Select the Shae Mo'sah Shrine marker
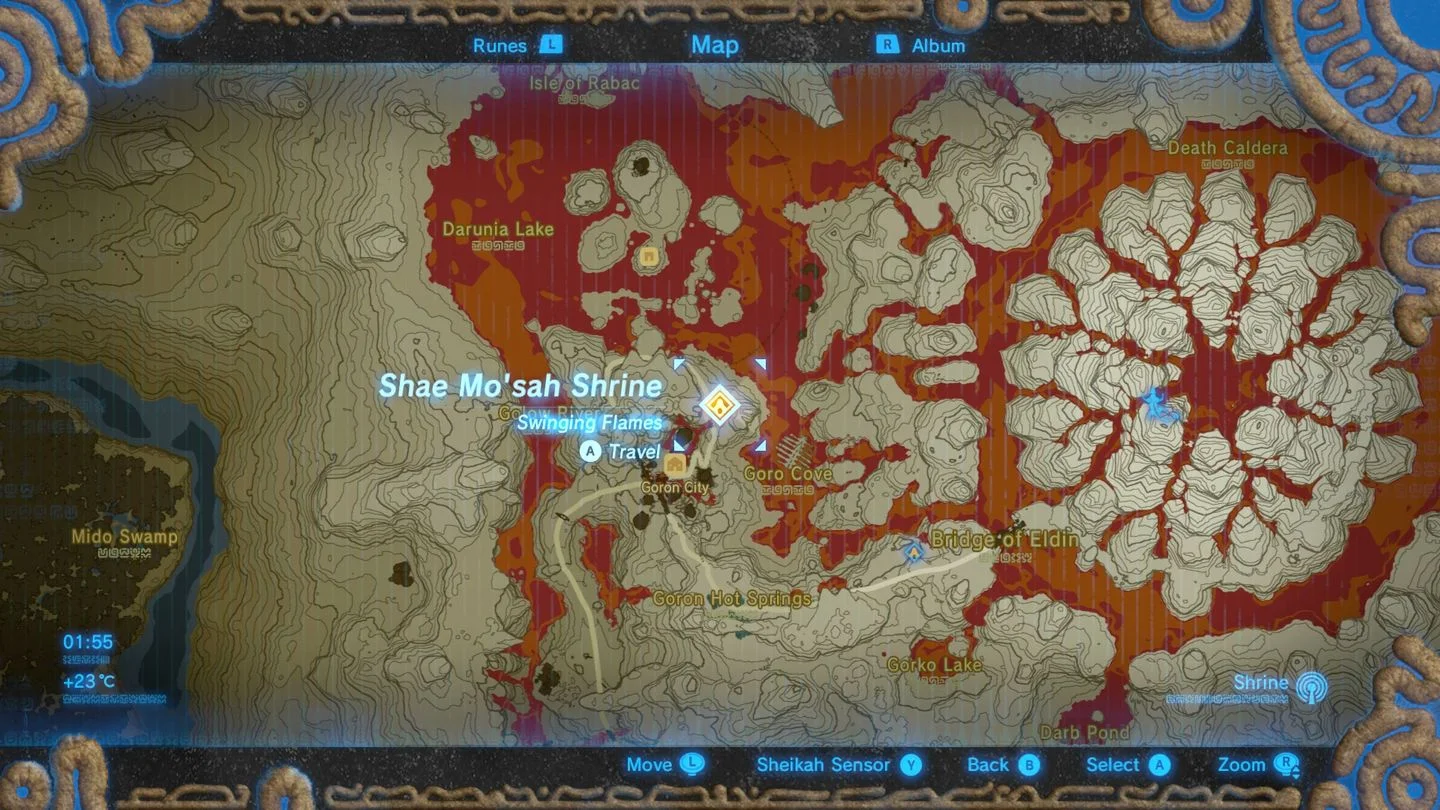This screenshot has width=1440, height=810. pyautogui.click(x=720, y=404)
